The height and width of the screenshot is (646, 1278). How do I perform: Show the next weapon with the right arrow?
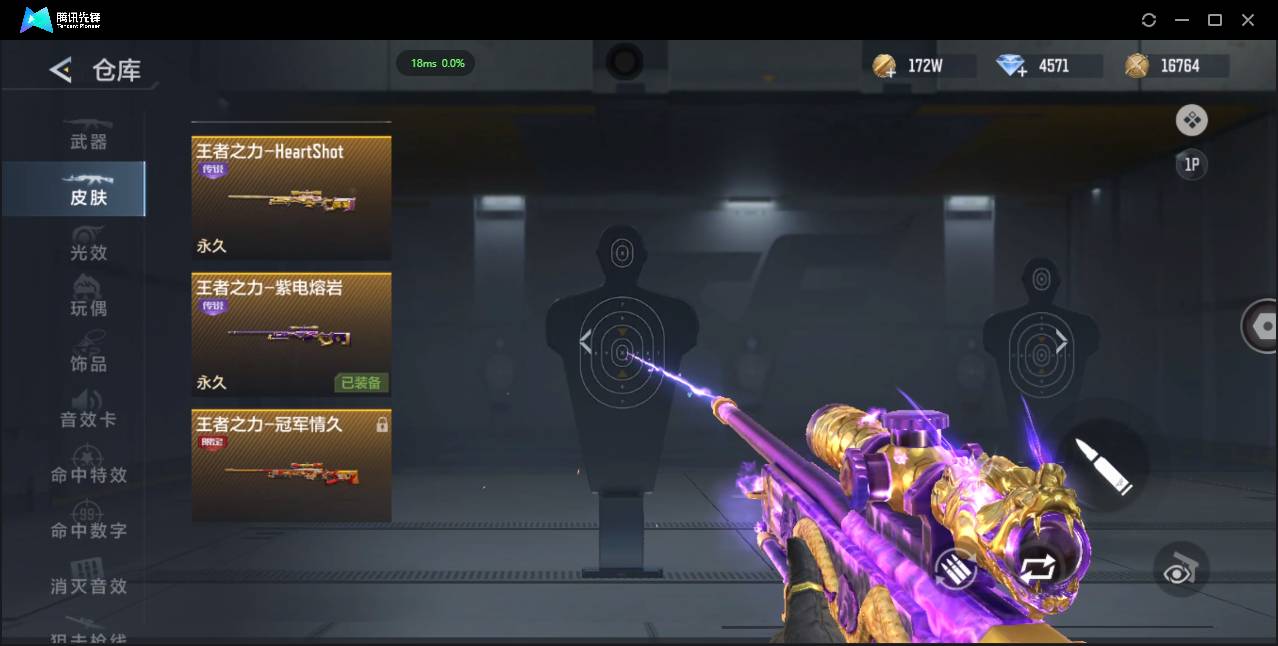click(1061, 343)
